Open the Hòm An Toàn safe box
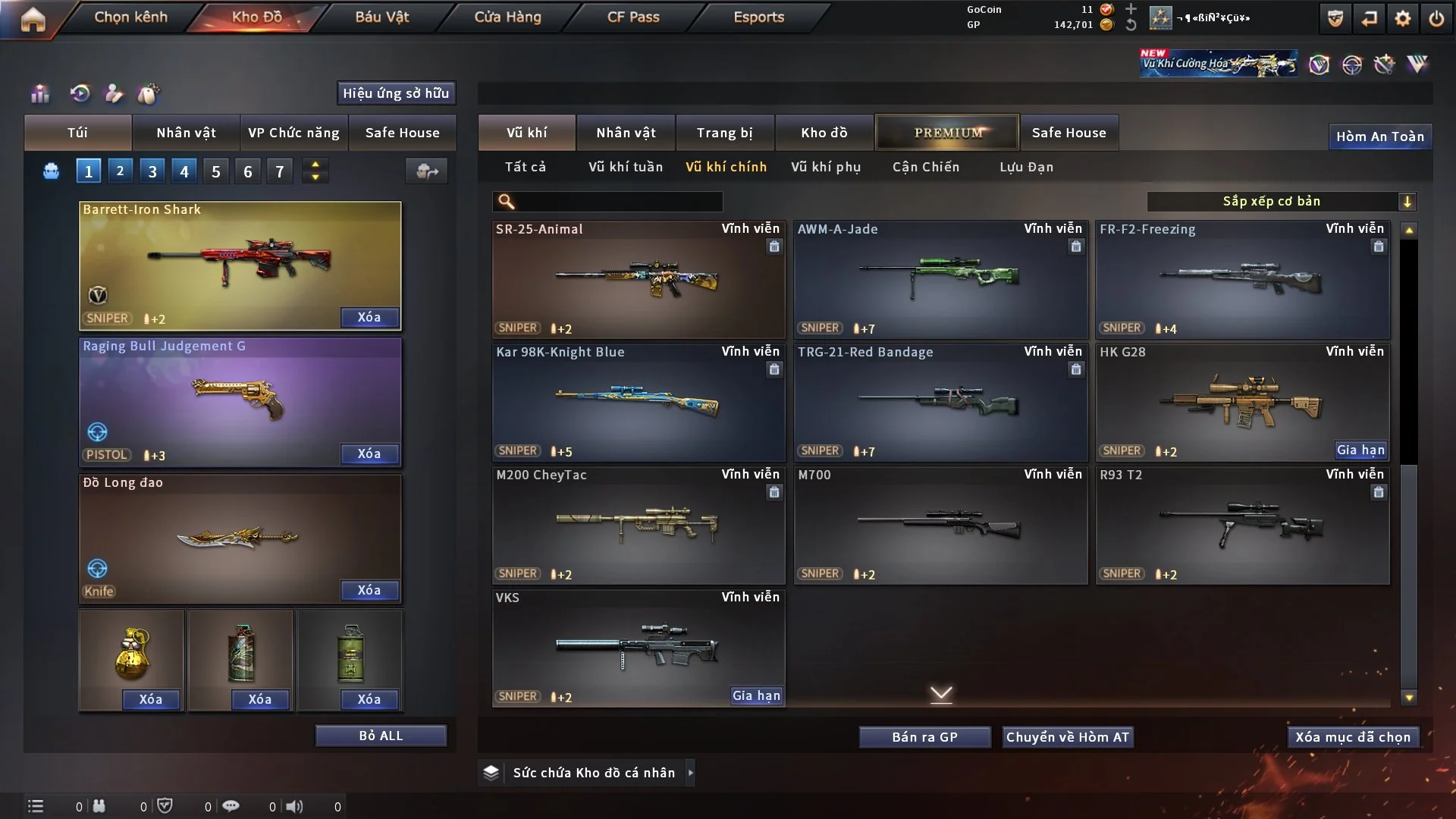The width and height of the screenshot is (1456, 819). point(1379,136)
